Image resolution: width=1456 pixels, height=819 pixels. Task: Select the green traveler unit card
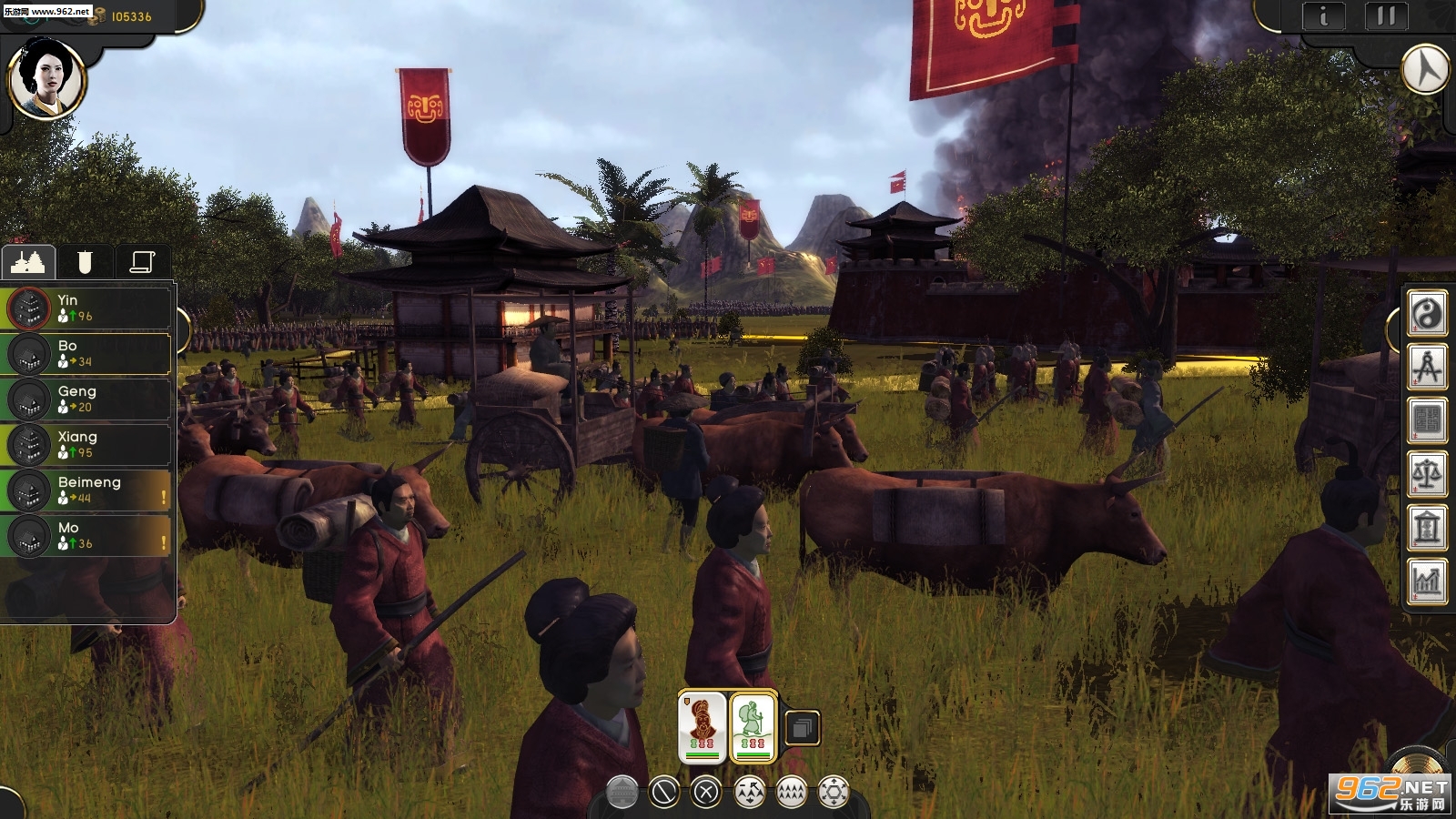(x=753, y=726)
